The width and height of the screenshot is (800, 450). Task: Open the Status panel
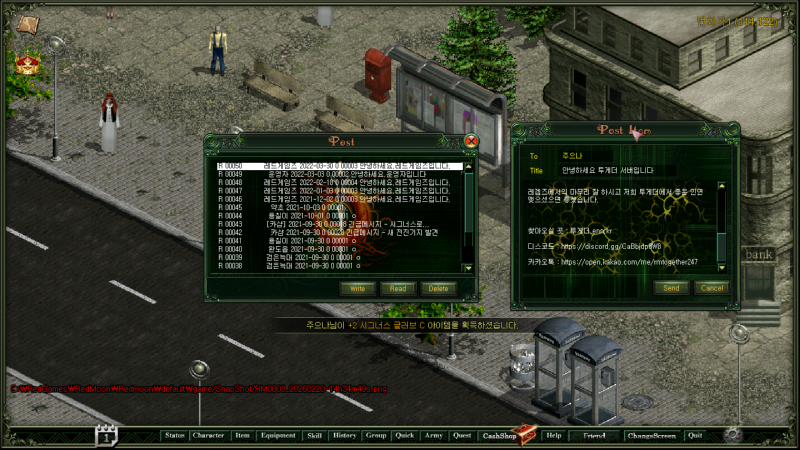(x=175, y=436)
